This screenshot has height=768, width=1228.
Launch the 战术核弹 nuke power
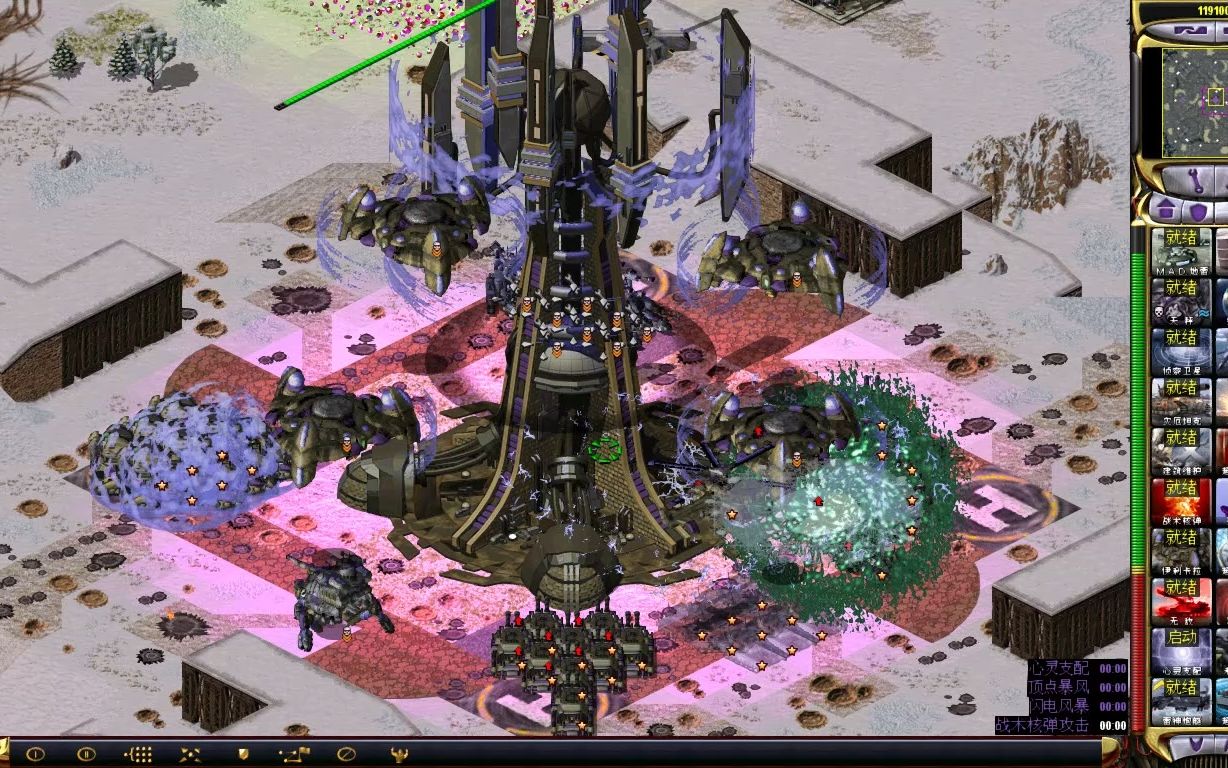[1181, 500]
